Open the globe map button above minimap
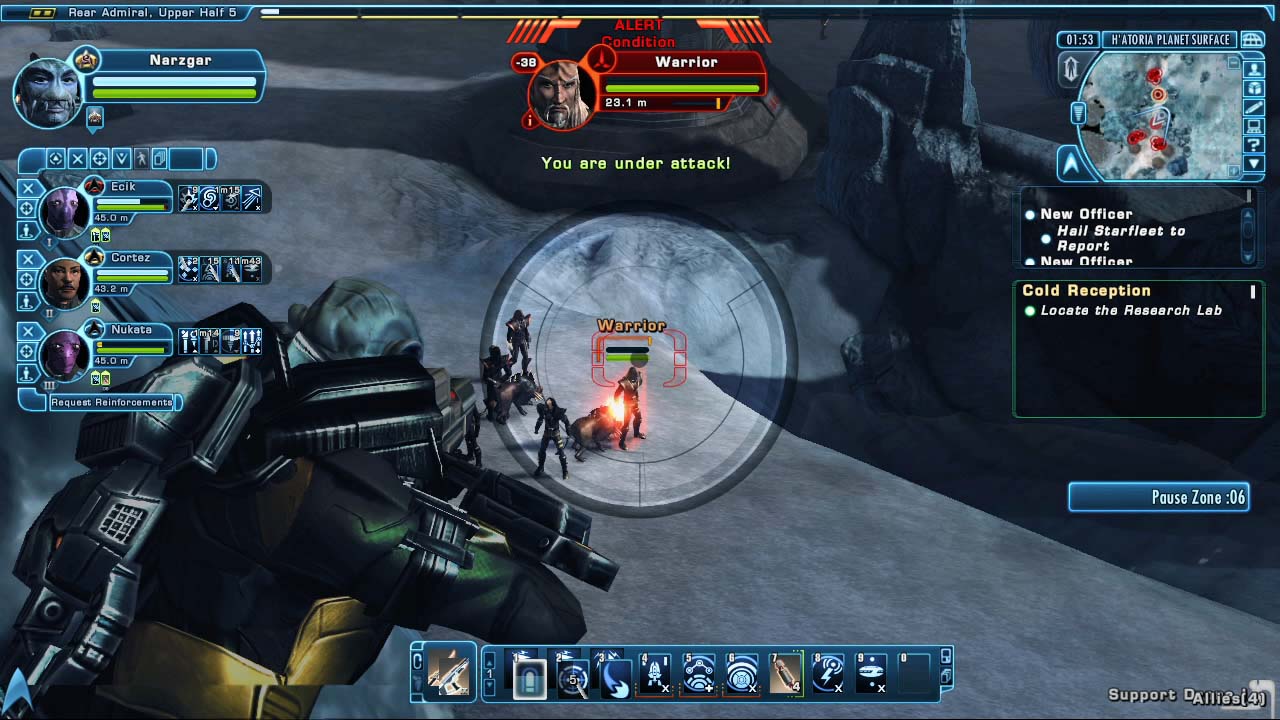The height and width of the screenshot is (720, 1280). [1251, 40]
